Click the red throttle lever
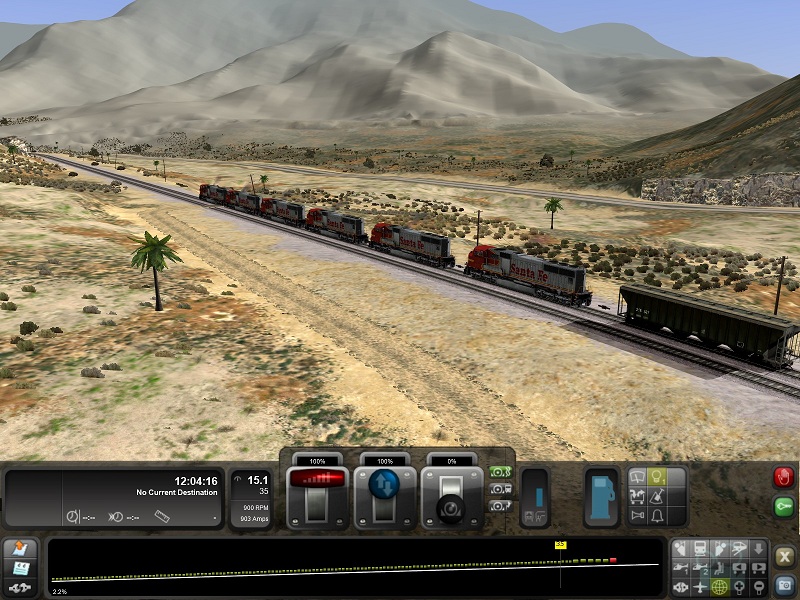Screen dimensions: 800x600 pos(317,481)
